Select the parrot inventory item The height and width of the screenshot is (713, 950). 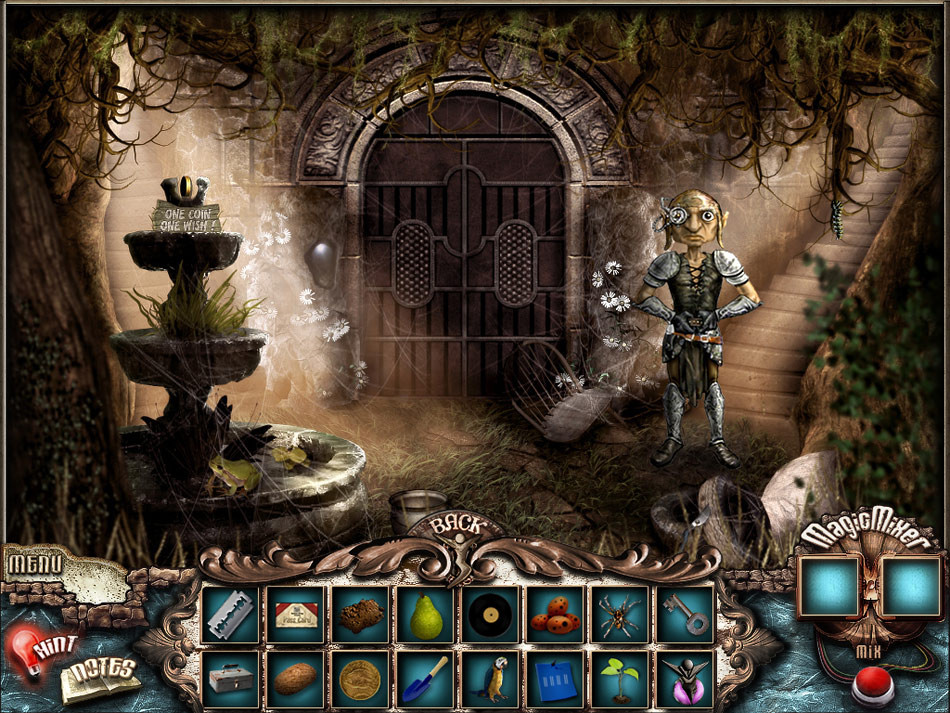(x=490, y=679)
